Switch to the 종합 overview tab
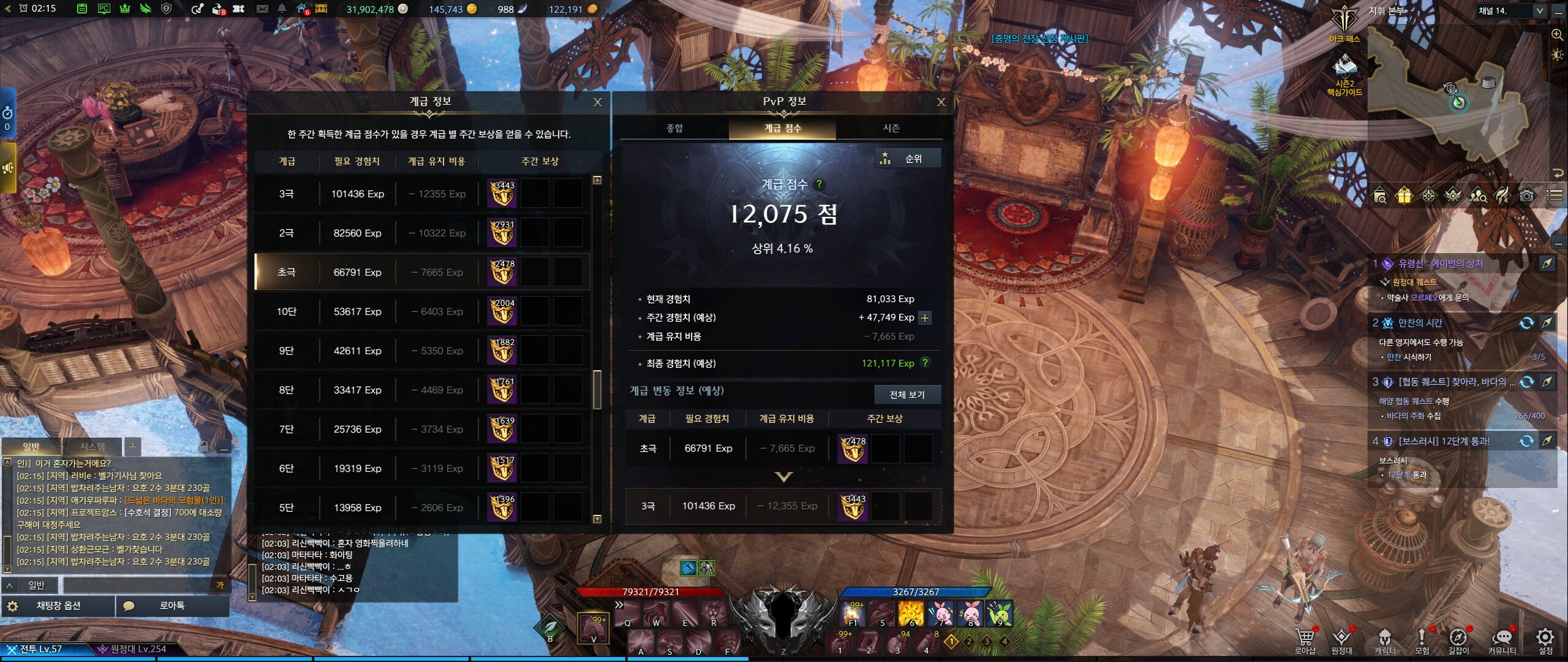 674,128
